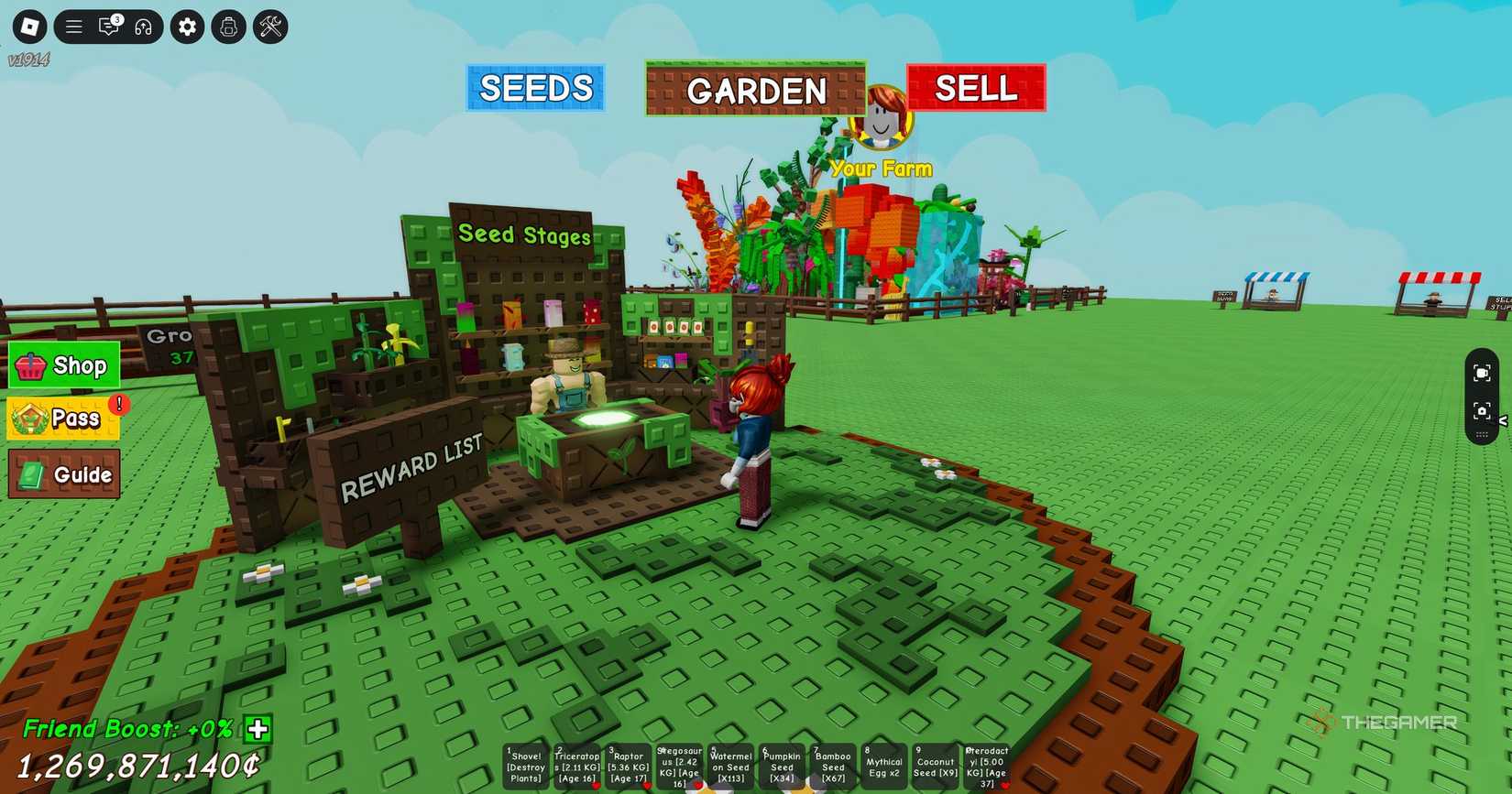Open the Roblox settings gear
The height and width of the screenshot is (794, 1512).
[187, 27]
